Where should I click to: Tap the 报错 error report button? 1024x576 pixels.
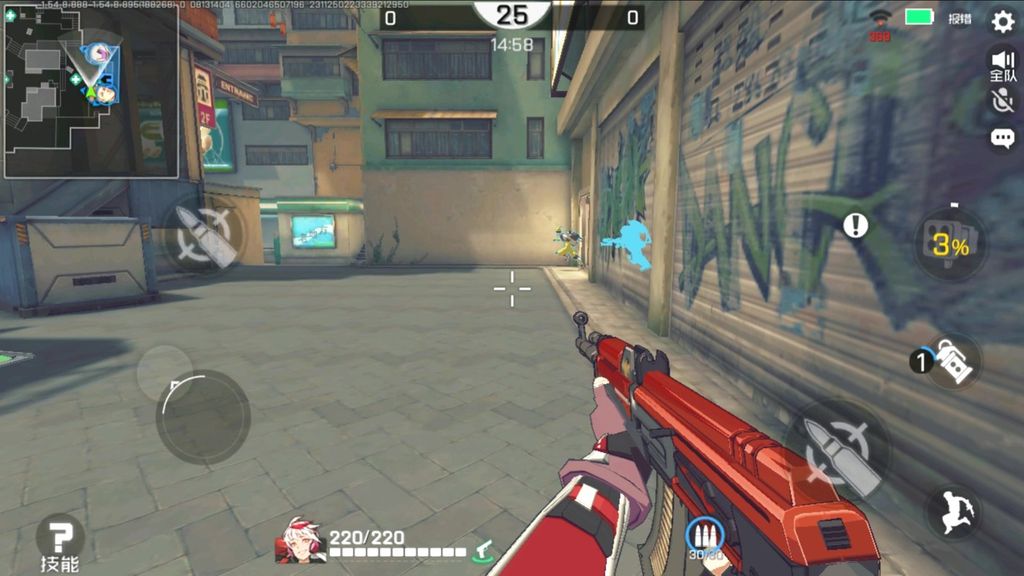960,19
